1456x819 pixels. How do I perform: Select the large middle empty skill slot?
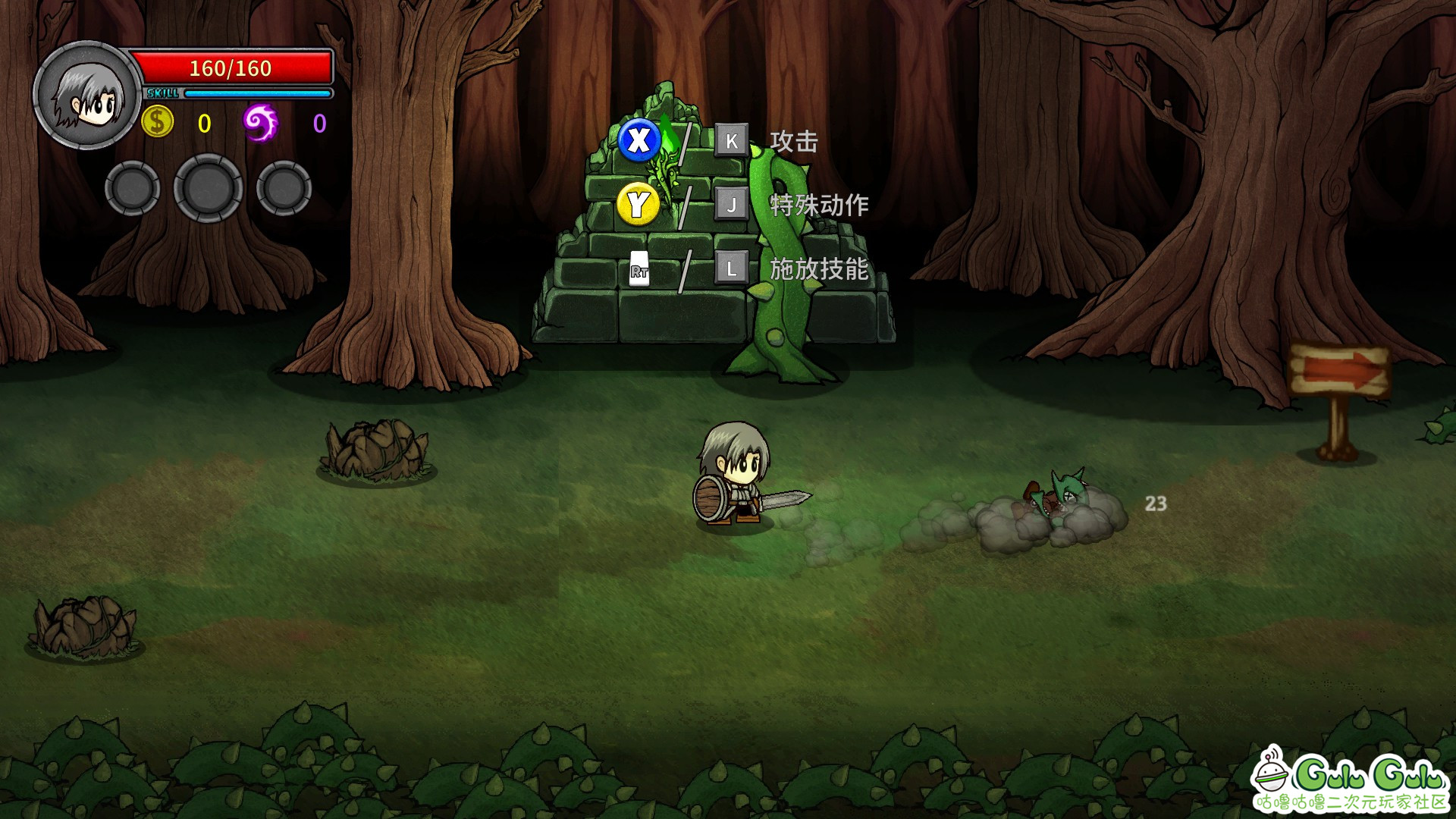[209, 188]
